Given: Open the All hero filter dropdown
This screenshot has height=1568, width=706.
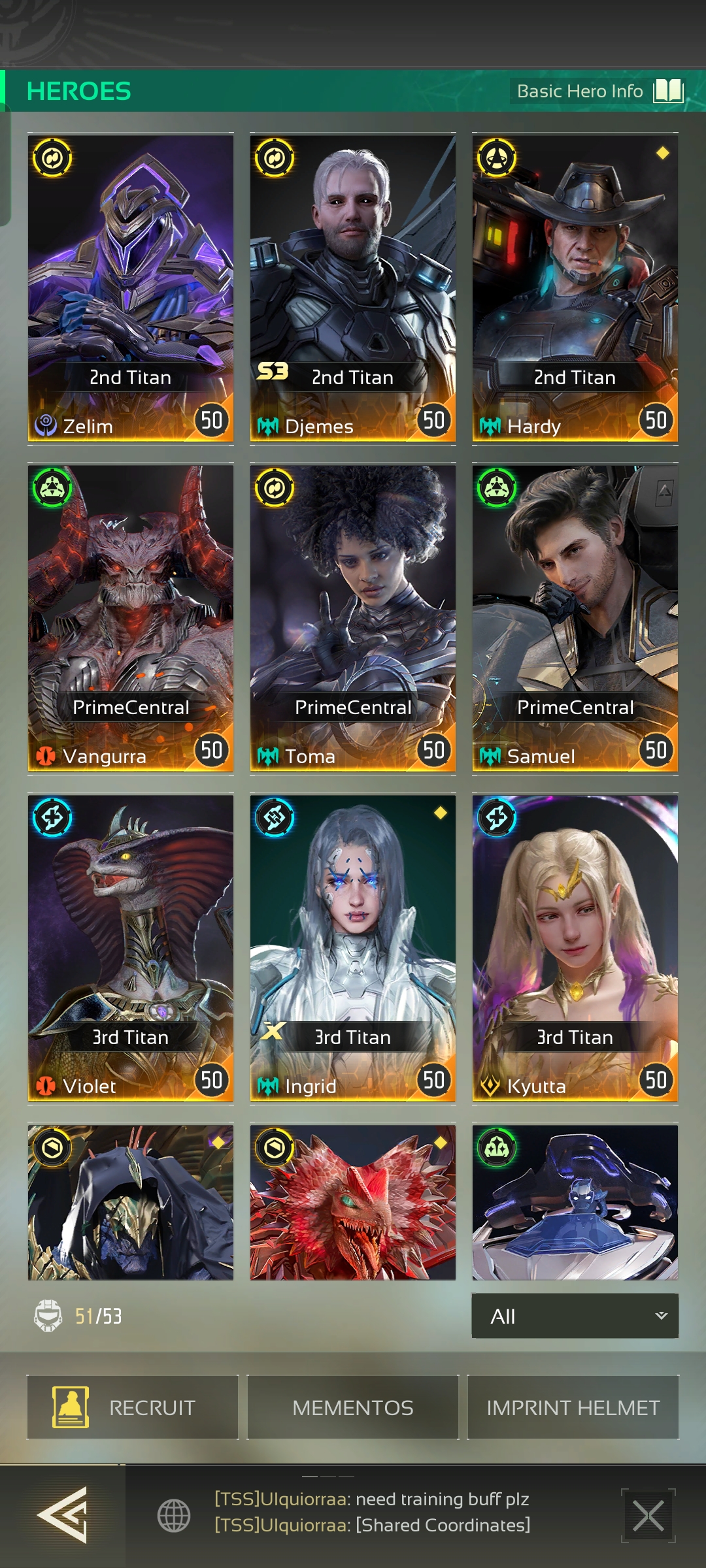Looking at the screenshot, I should [575, 1316].
